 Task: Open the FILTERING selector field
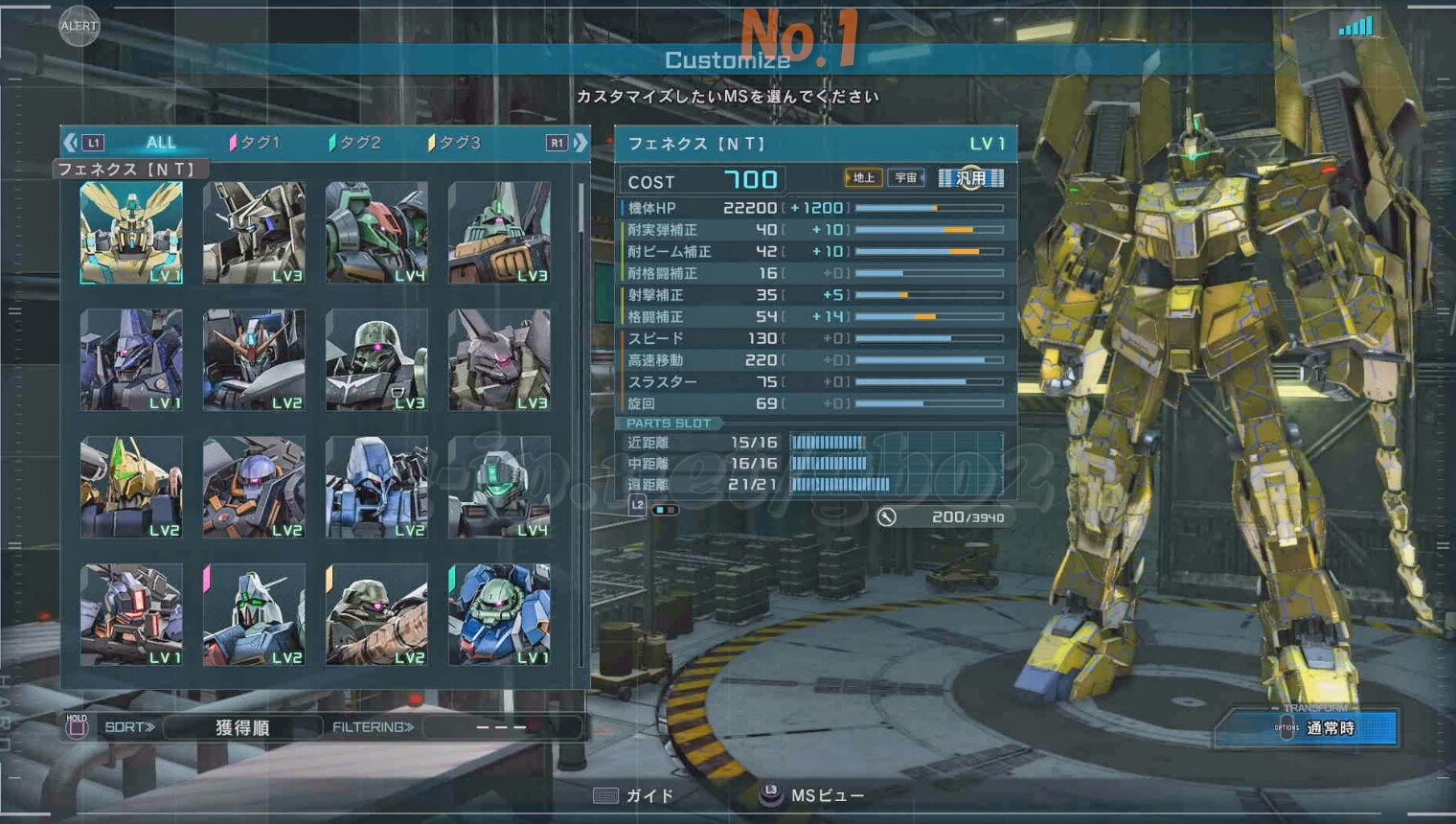(x=501, y=727)
